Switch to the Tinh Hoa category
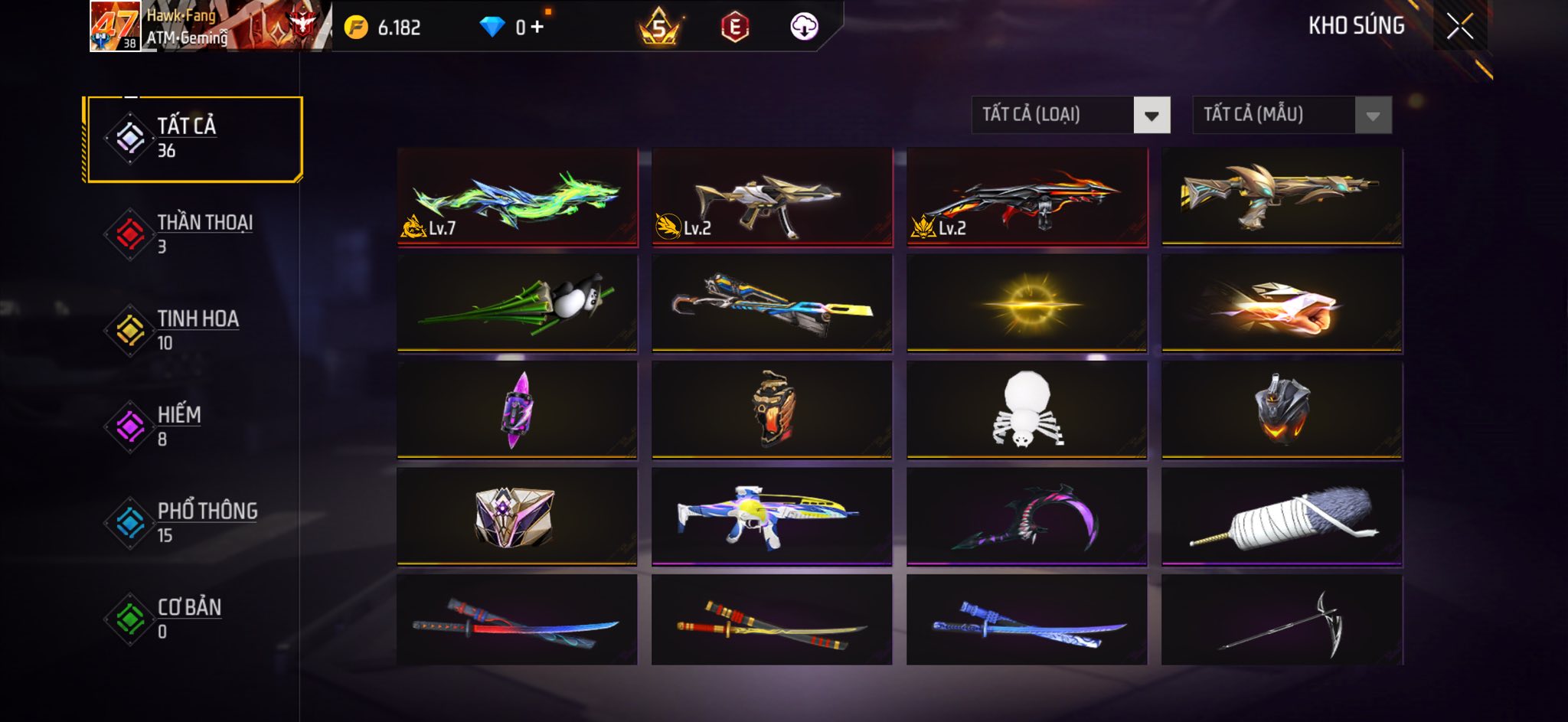Image resolution: width=1568 pixels, height=722 pixels. pyautogui.click(x=194, y=330)
